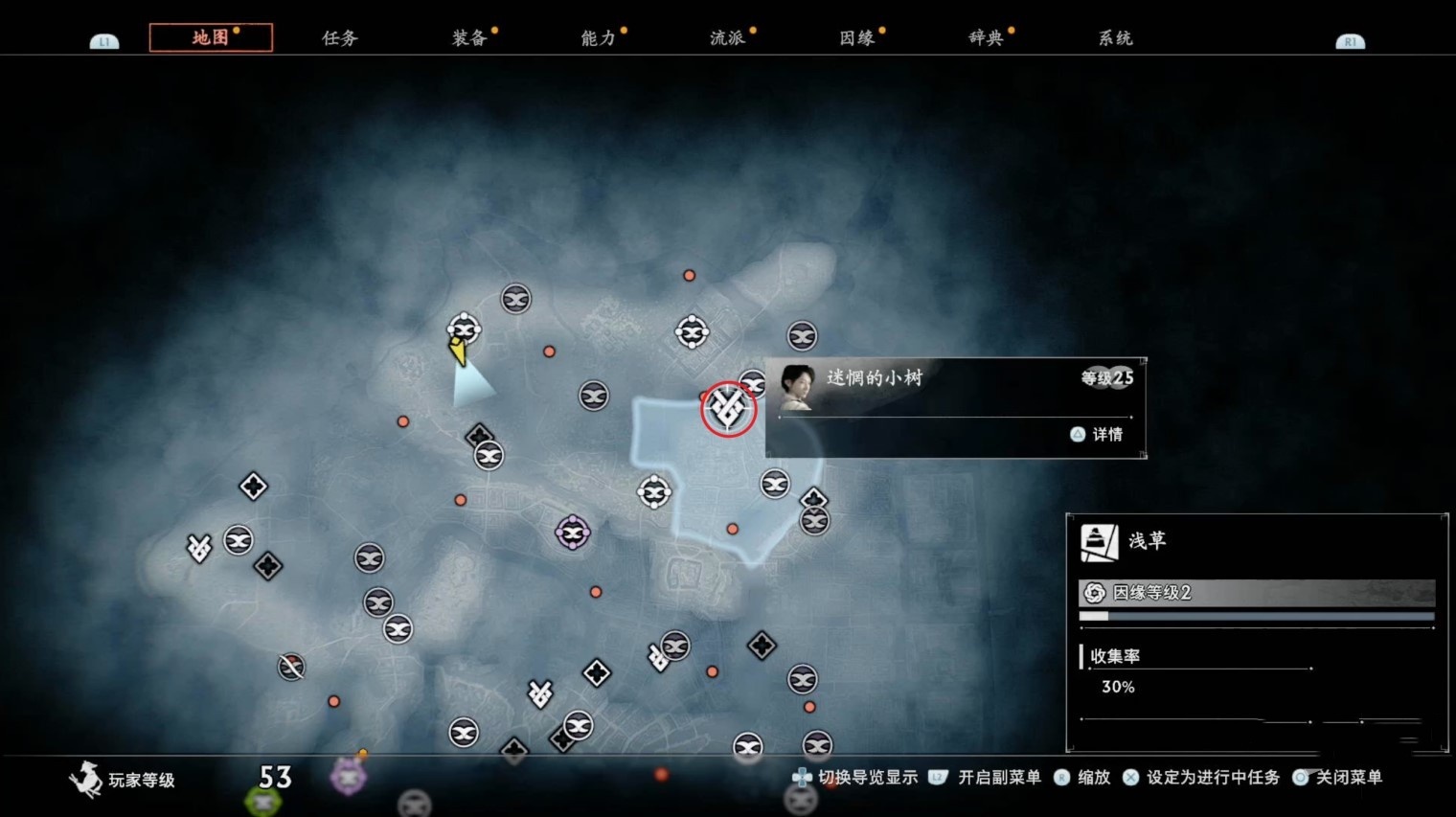1456x817 pixels.
Task: Show the 辞典 tab
Action: click(986, 38)
